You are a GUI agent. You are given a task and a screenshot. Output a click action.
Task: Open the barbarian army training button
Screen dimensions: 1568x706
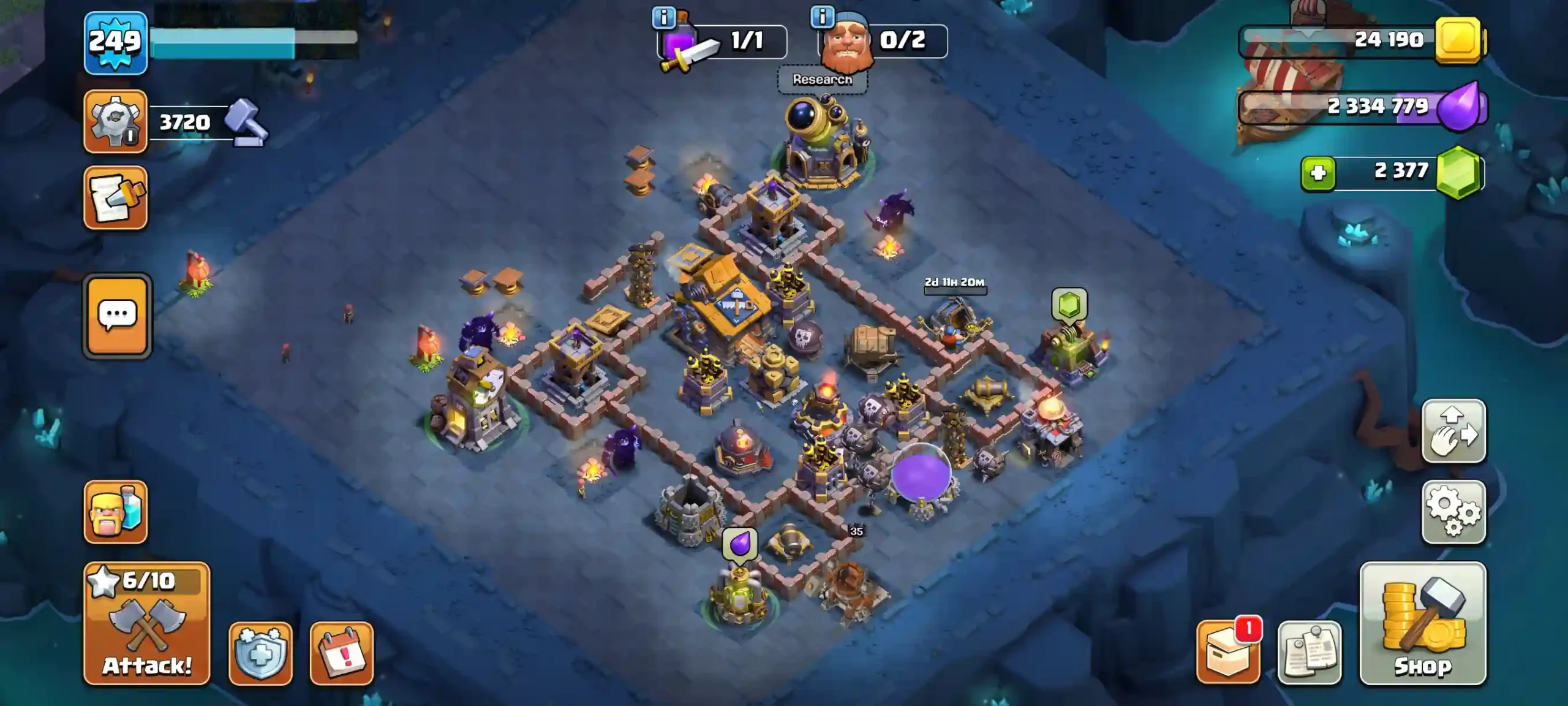(115, 512)
